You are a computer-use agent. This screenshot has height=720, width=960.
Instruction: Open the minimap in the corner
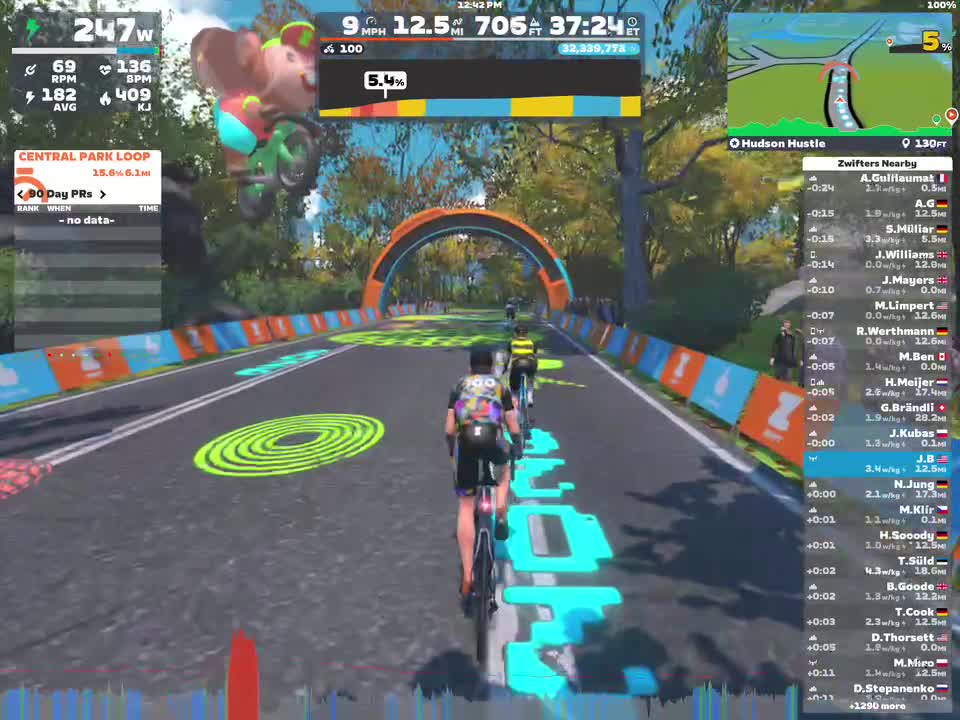pos(839,75)
